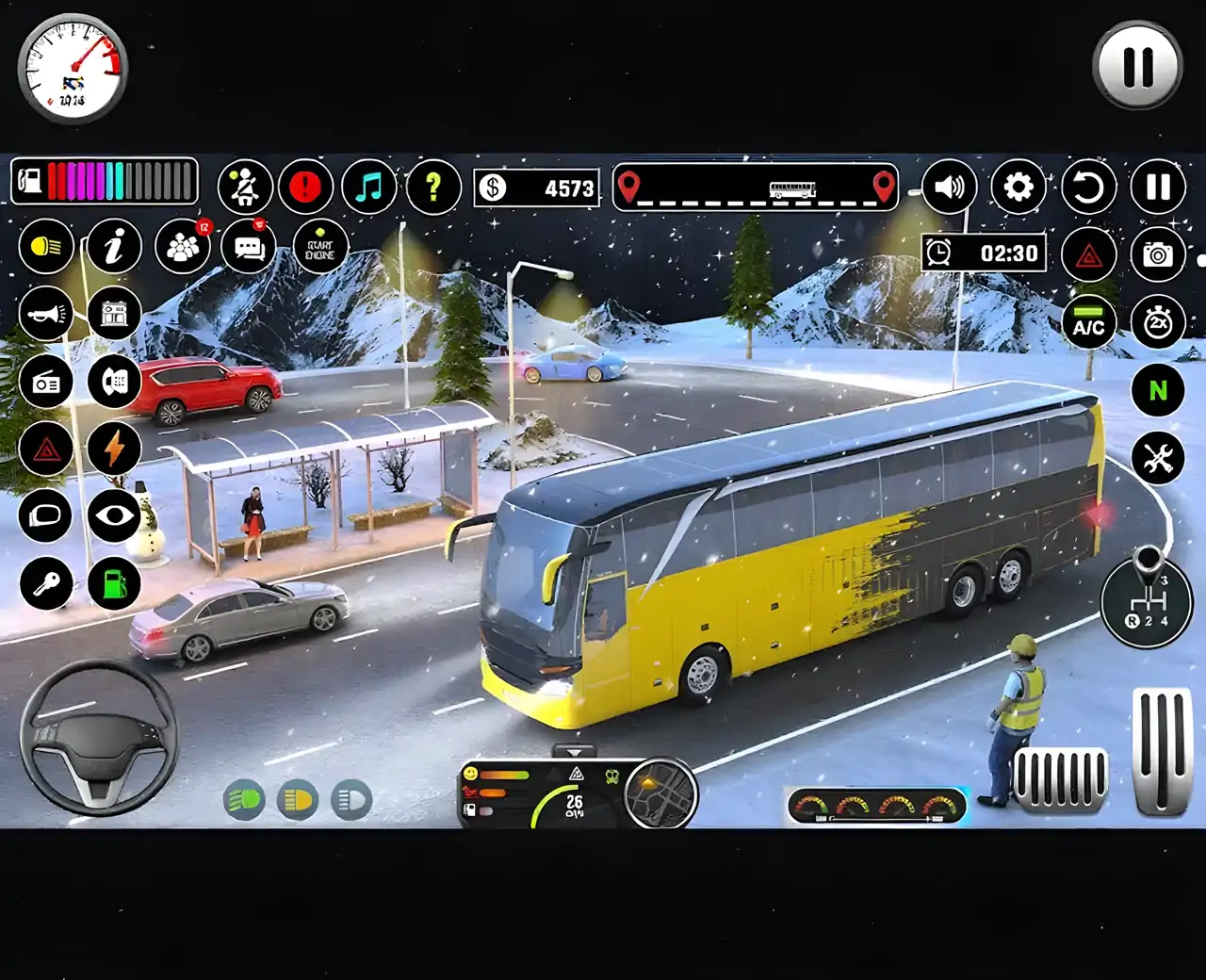
Task: Tap the green fuel pump button
Action: pyautogui.click(x=114, y=583)
